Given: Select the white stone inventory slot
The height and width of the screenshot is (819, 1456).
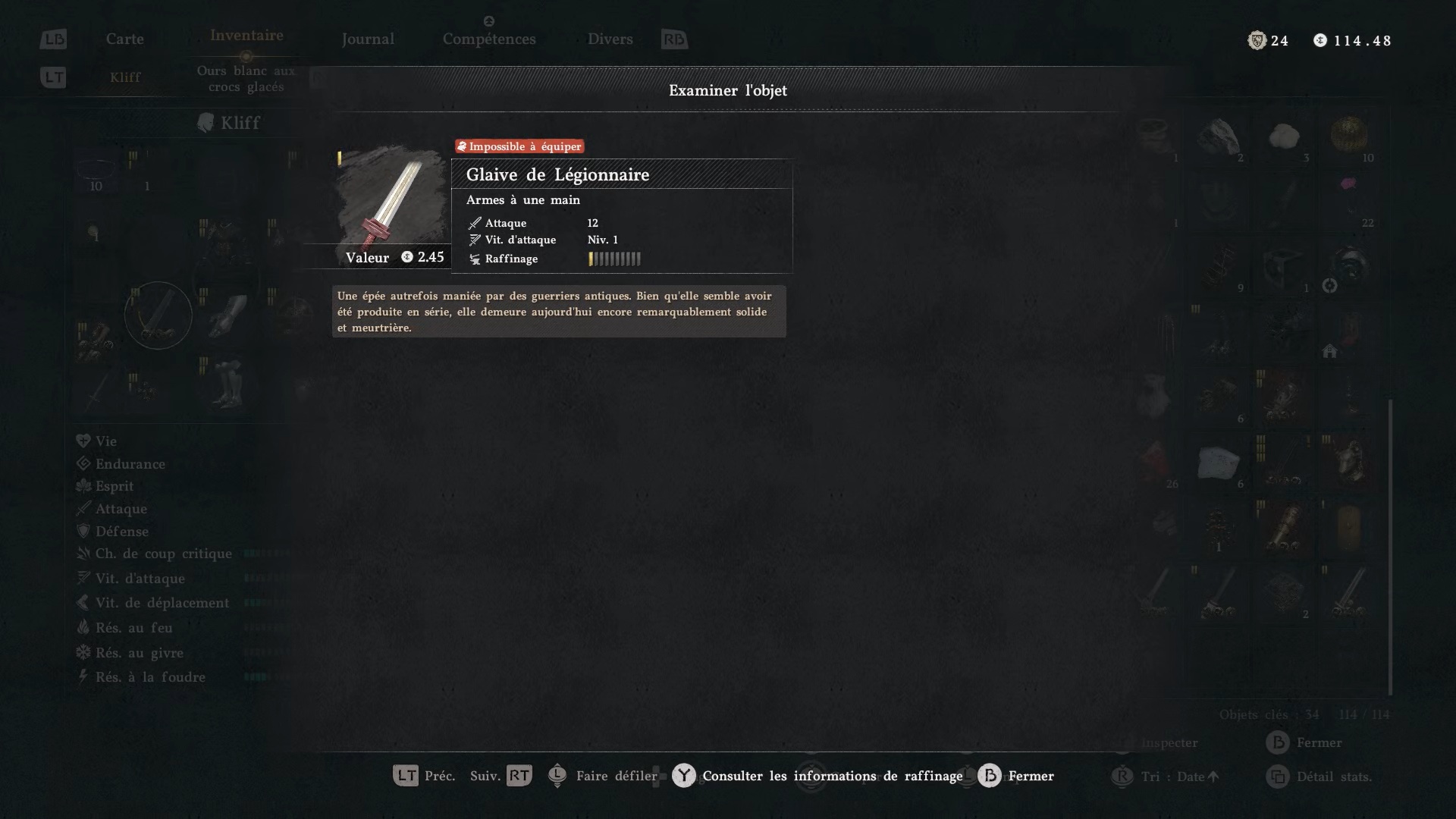Looking at the screenshot, I should pos(1284,137).
